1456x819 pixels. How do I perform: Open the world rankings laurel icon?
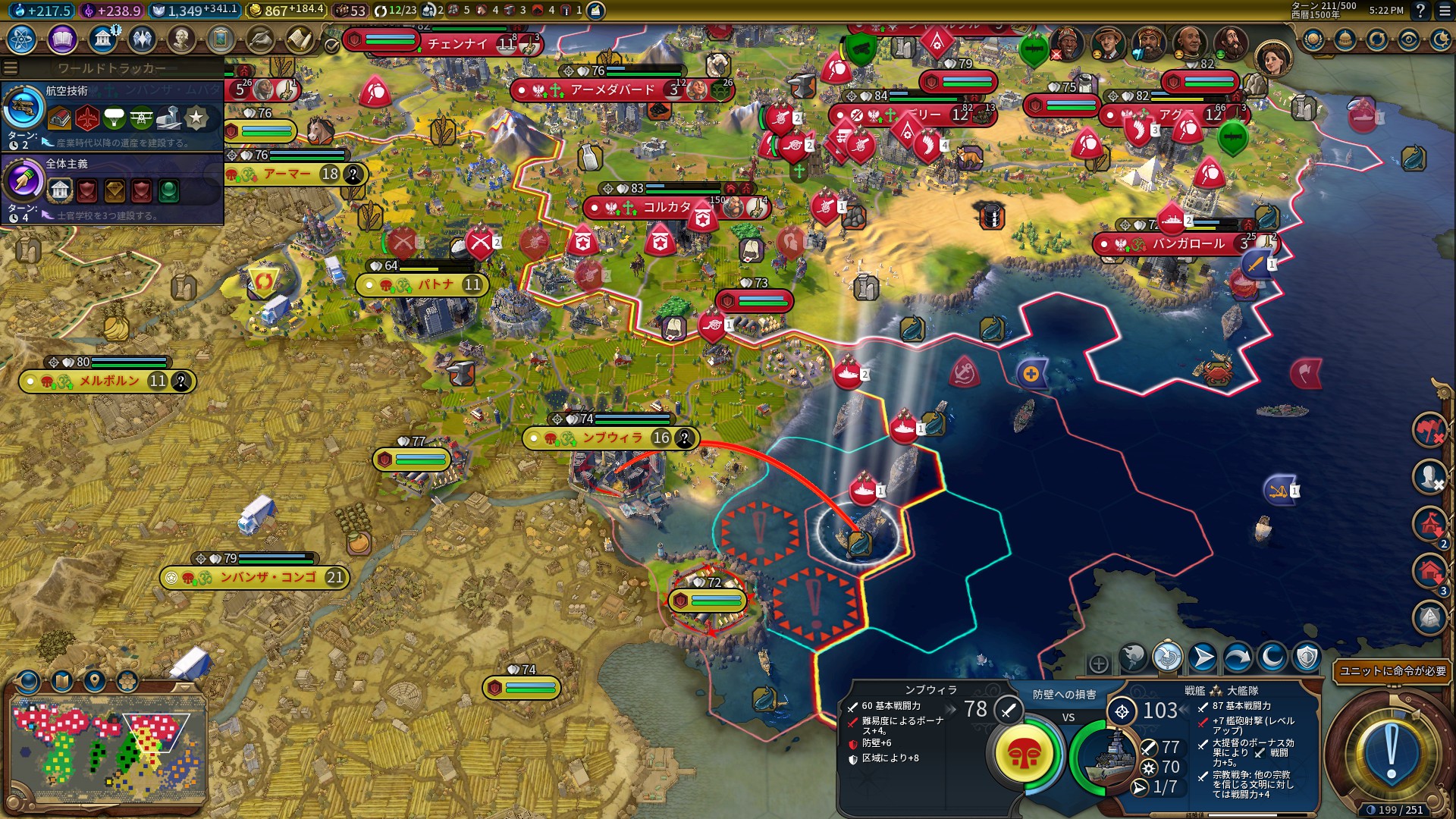tap(1313, 39)
